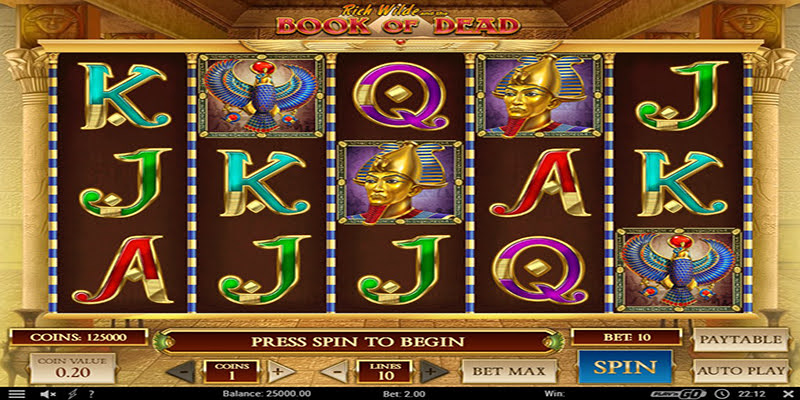Decrease the number of coins
Screen dimensions: 800x400
(x=181, y=371)
